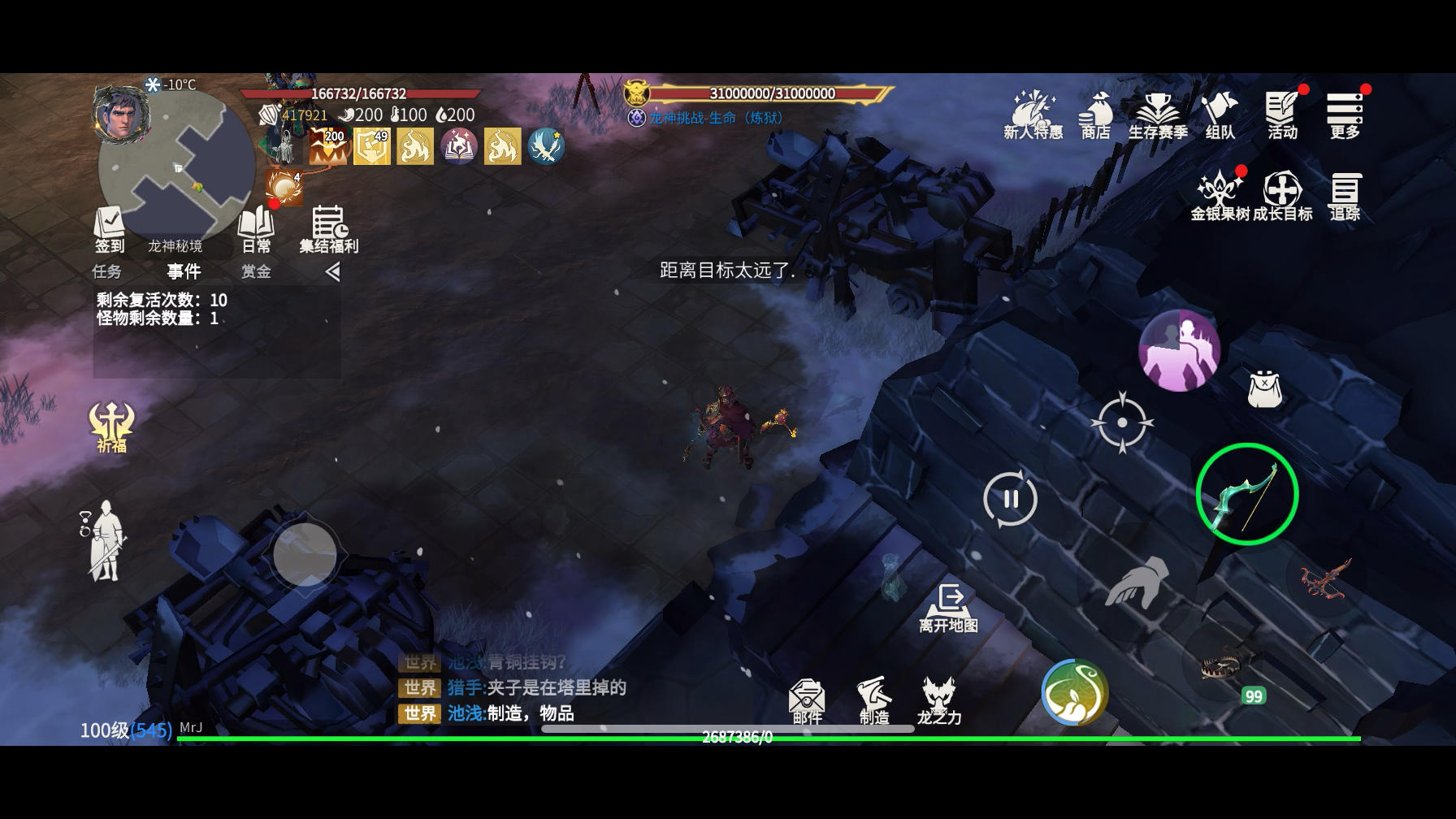Open the 新人特惠 newcomer offer
This screenshot has height=819, width=1456.
point(1033,115)
